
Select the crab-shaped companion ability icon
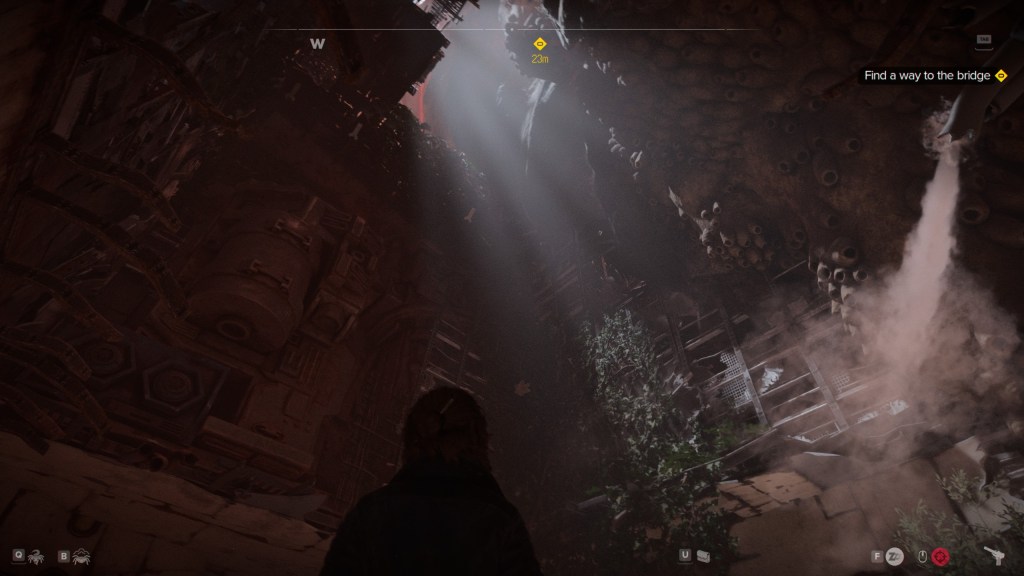(x=80, y=554)
